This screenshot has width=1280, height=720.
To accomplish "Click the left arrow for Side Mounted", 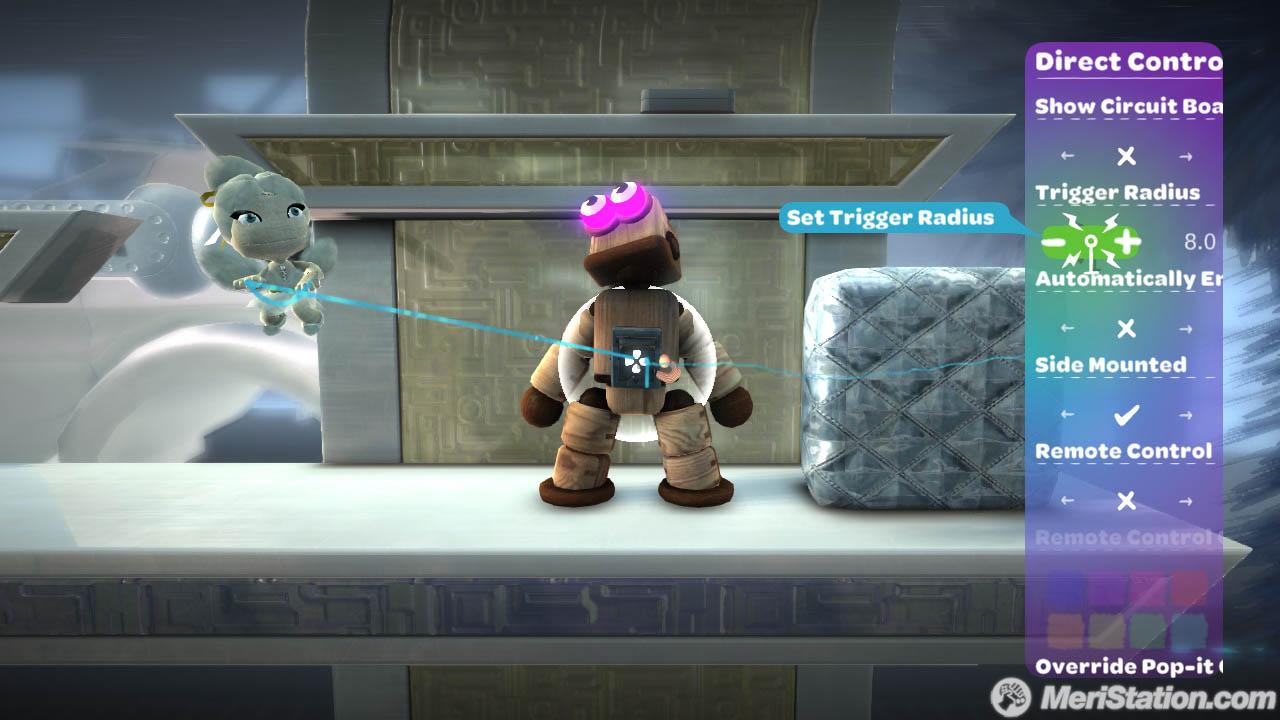I will click(1068, 414).
